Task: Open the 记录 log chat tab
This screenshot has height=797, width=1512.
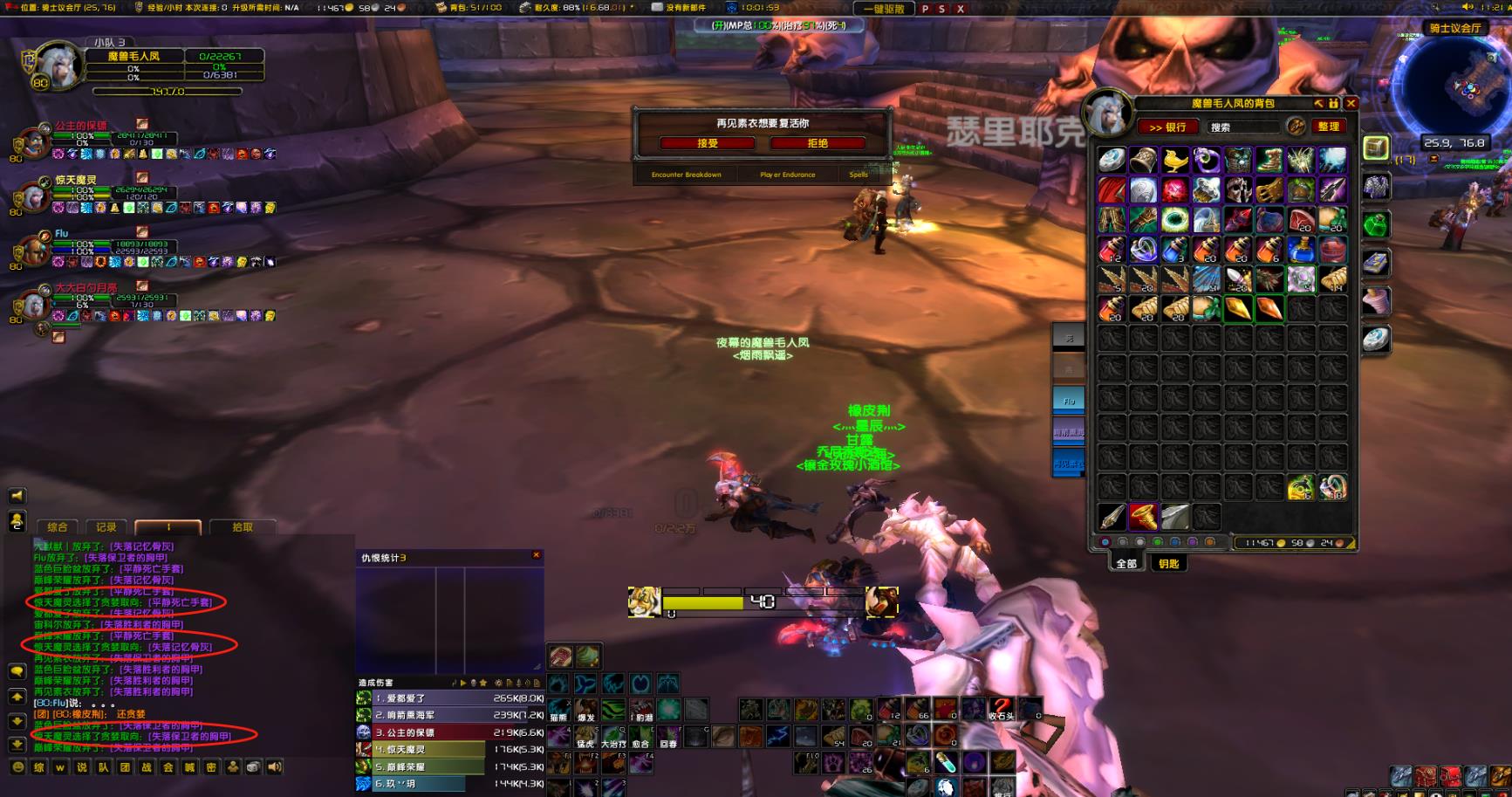Action: 106,527
